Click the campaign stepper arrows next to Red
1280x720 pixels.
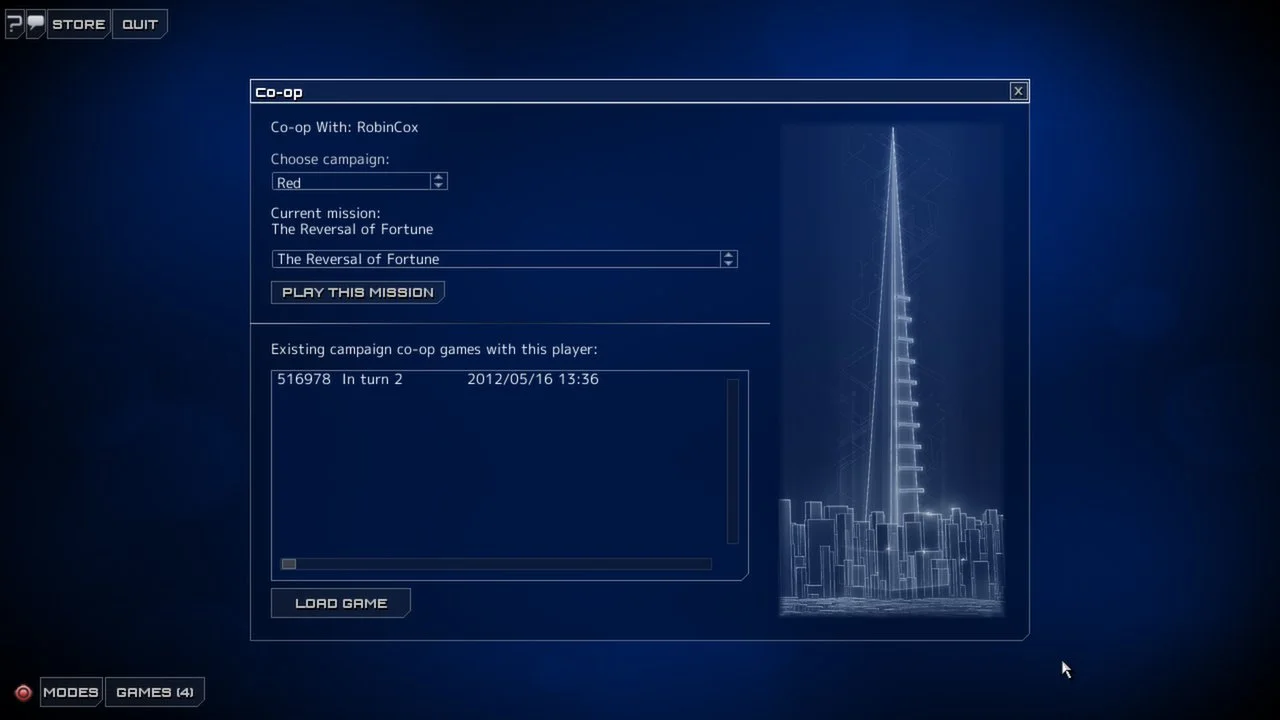tap(438, 181)
